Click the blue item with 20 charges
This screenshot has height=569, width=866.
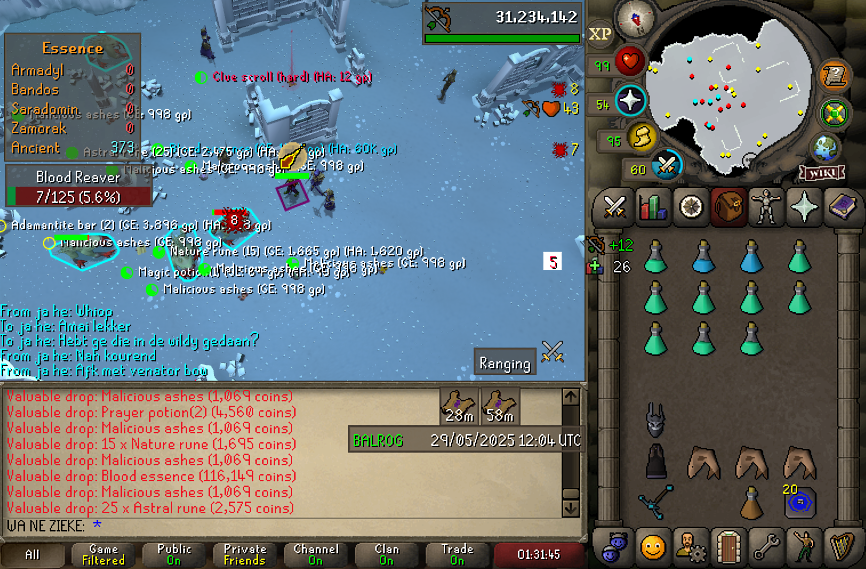pos(798,501)
